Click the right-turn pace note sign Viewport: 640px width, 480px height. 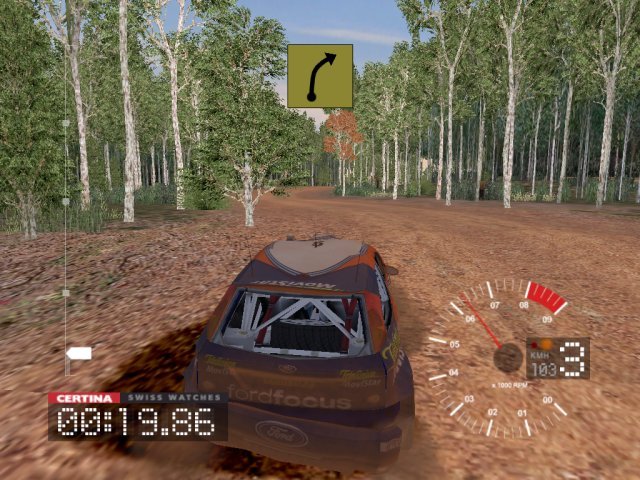tap(320, 76)
